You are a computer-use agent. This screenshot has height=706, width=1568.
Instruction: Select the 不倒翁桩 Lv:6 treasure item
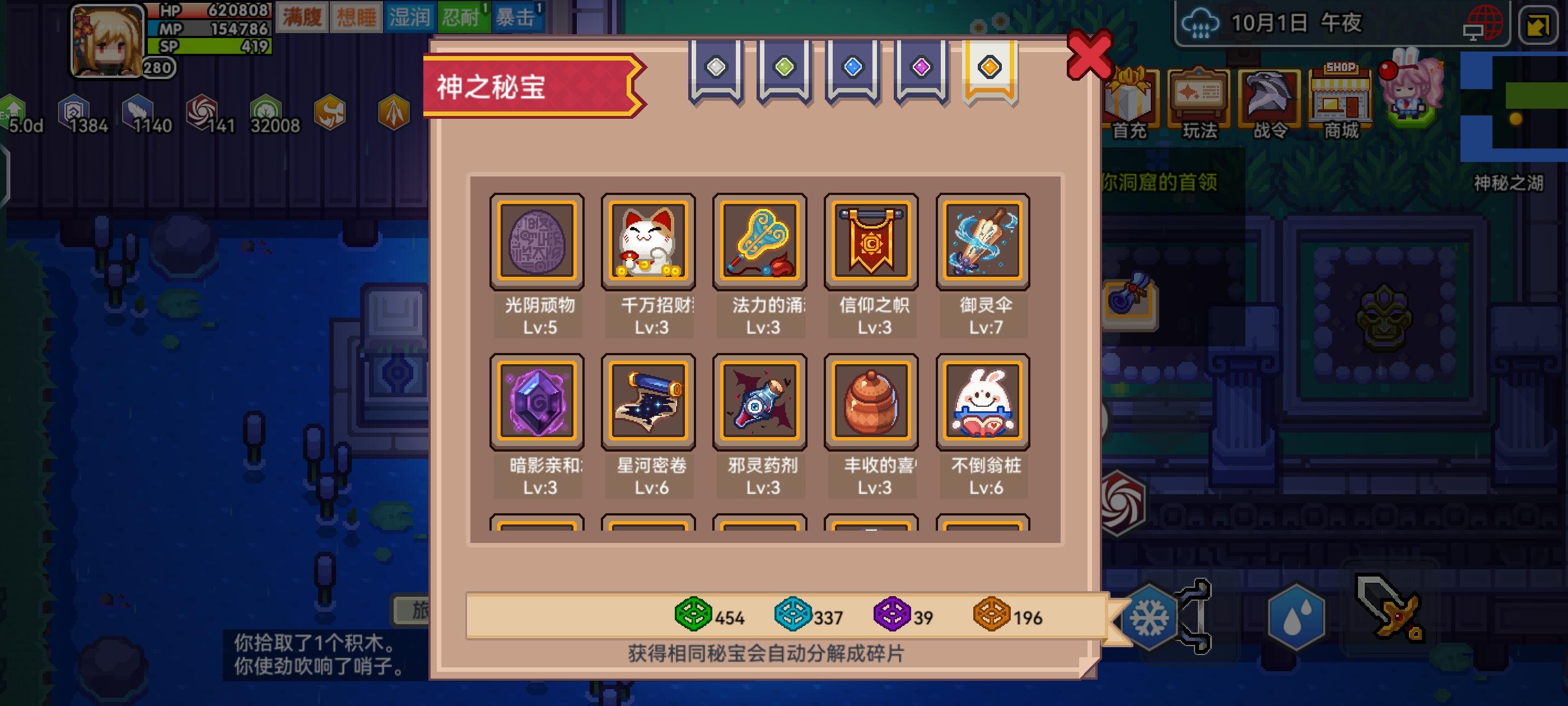pyautogui.click(x=982, y=401)
